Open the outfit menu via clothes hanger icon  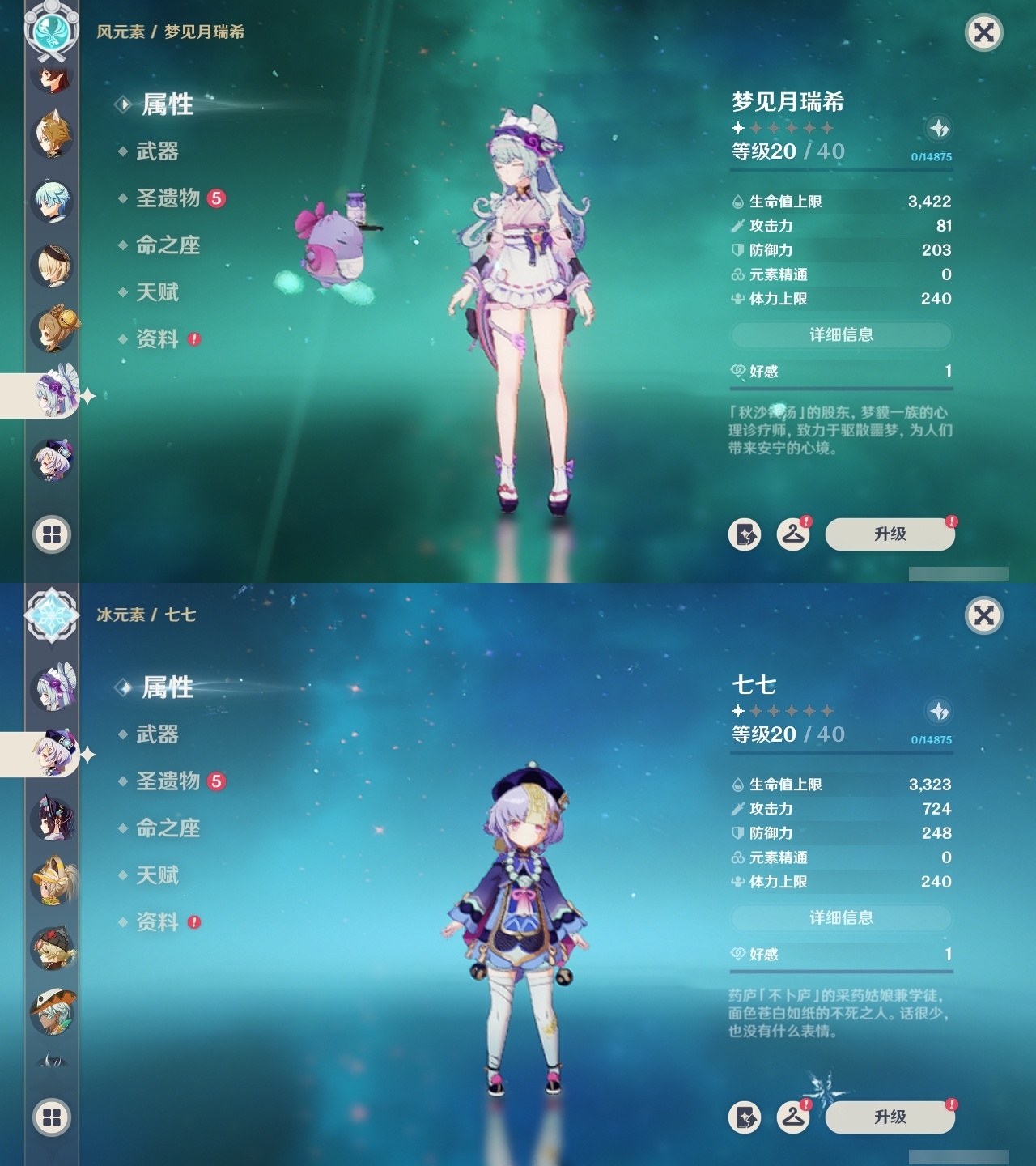[x=794, y=534]
